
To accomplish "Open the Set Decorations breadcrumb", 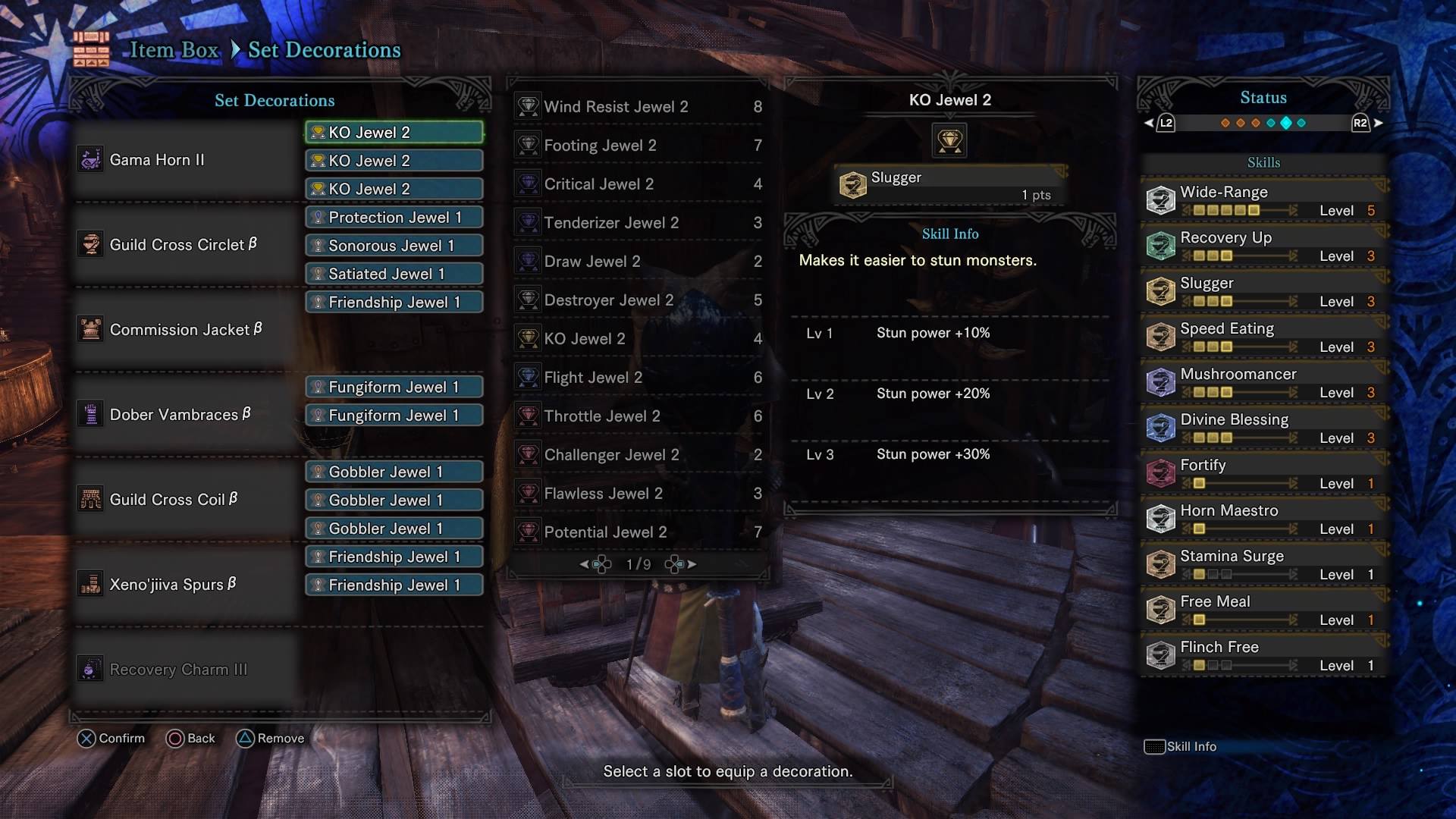I will coord(325,49).
